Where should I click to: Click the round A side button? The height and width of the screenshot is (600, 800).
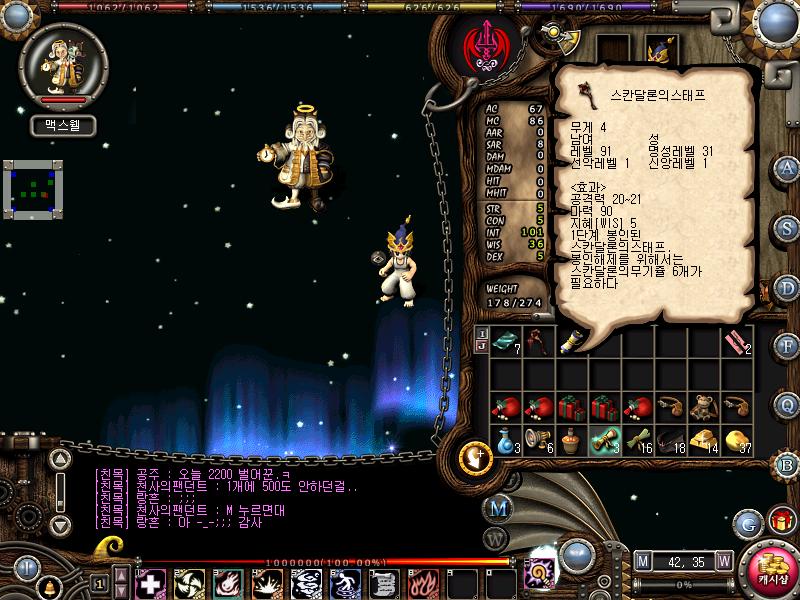point(788,167)
